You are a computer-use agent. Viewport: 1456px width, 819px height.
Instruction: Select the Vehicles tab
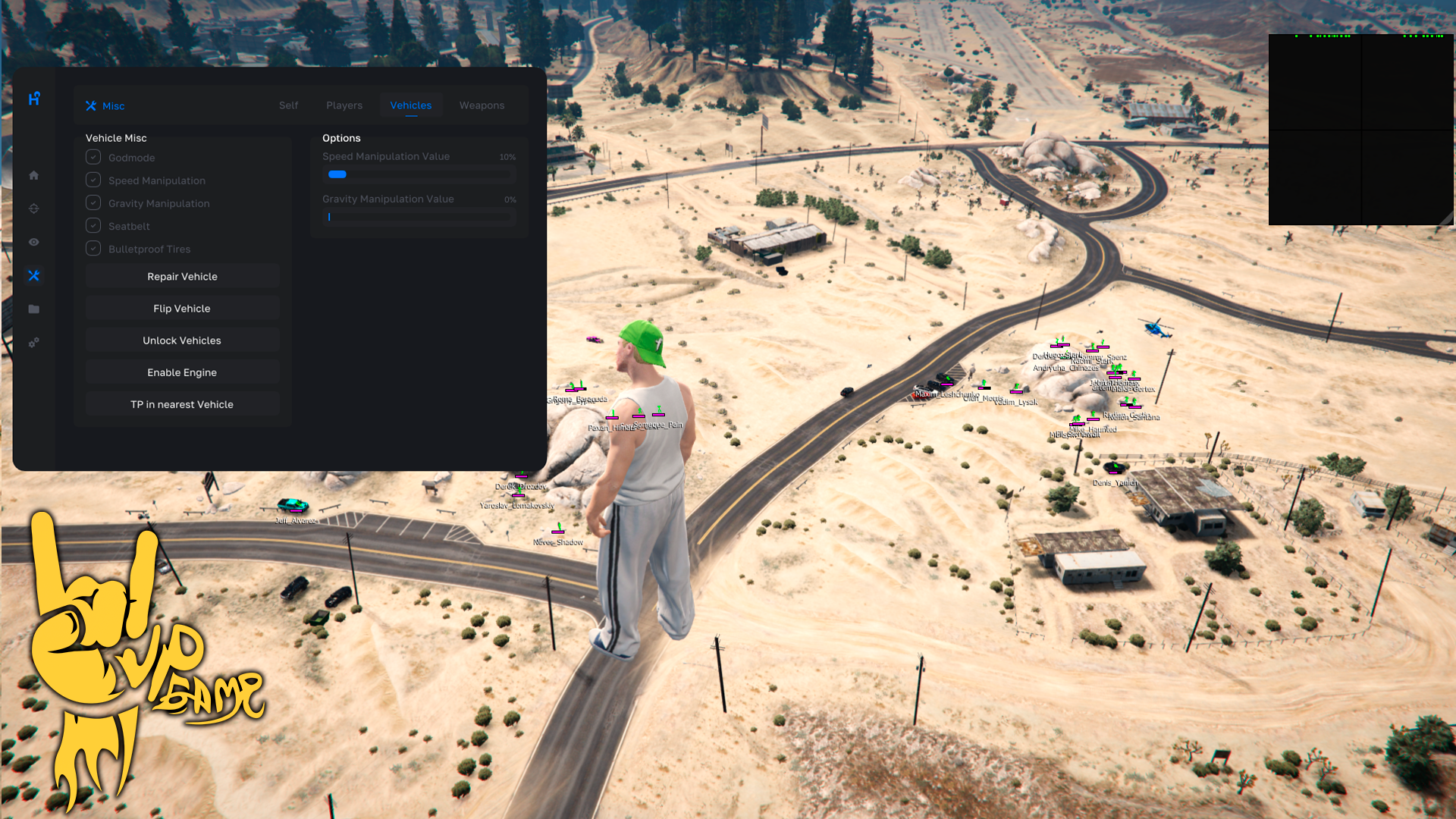pos(410,105)
